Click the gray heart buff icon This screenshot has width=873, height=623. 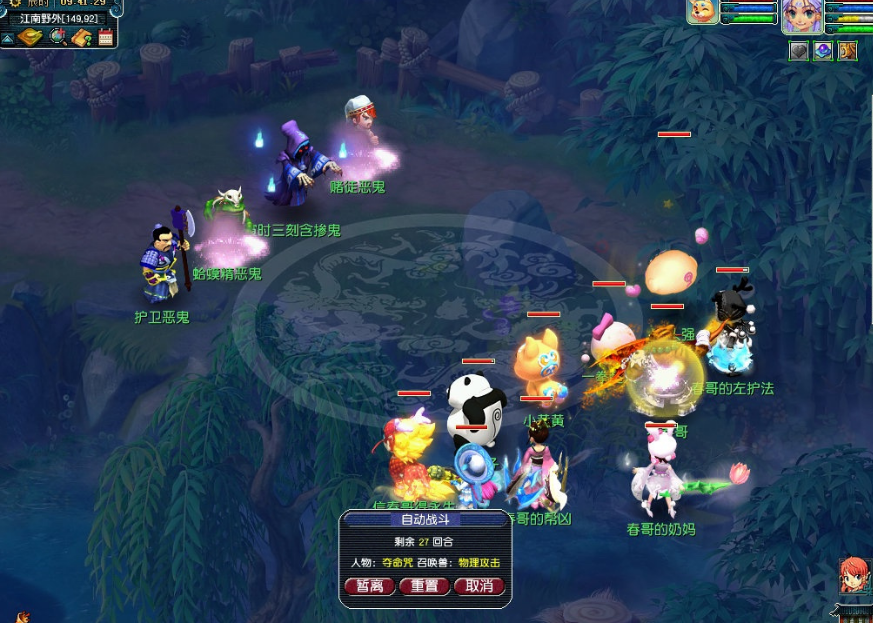pos(798,51)
